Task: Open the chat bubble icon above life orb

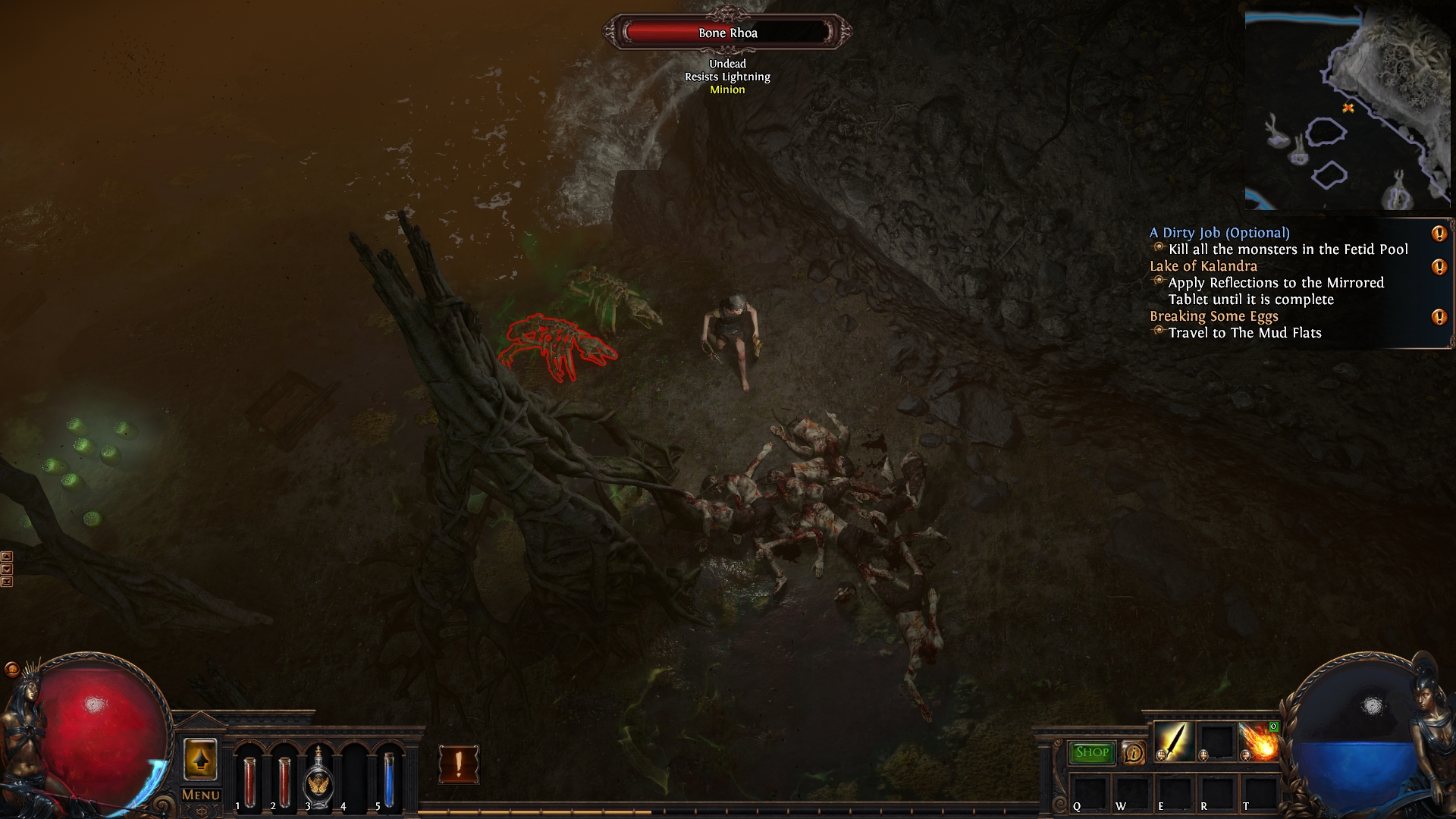Action: pos(11,669)
